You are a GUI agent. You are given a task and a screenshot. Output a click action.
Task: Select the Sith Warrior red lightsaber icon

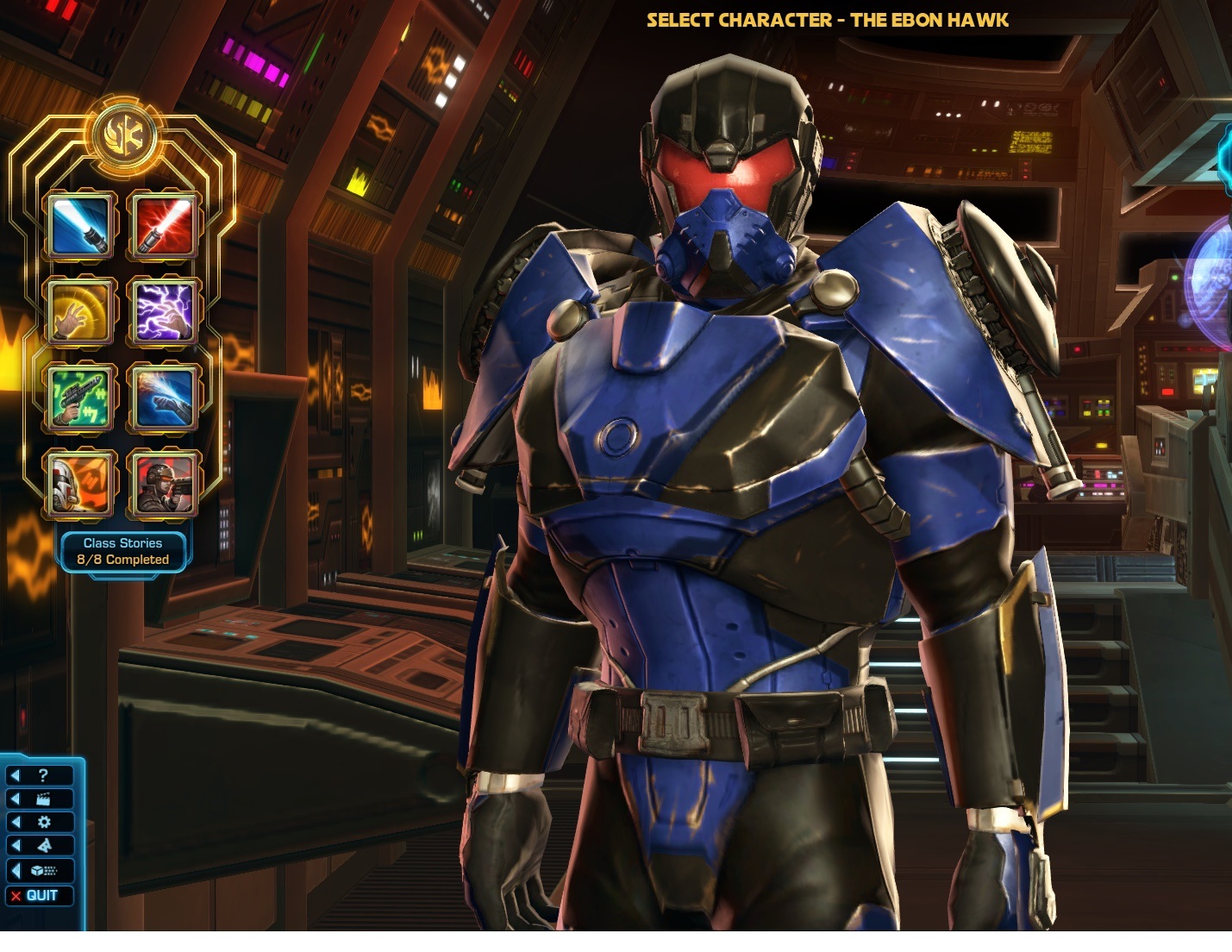(163, 228)
